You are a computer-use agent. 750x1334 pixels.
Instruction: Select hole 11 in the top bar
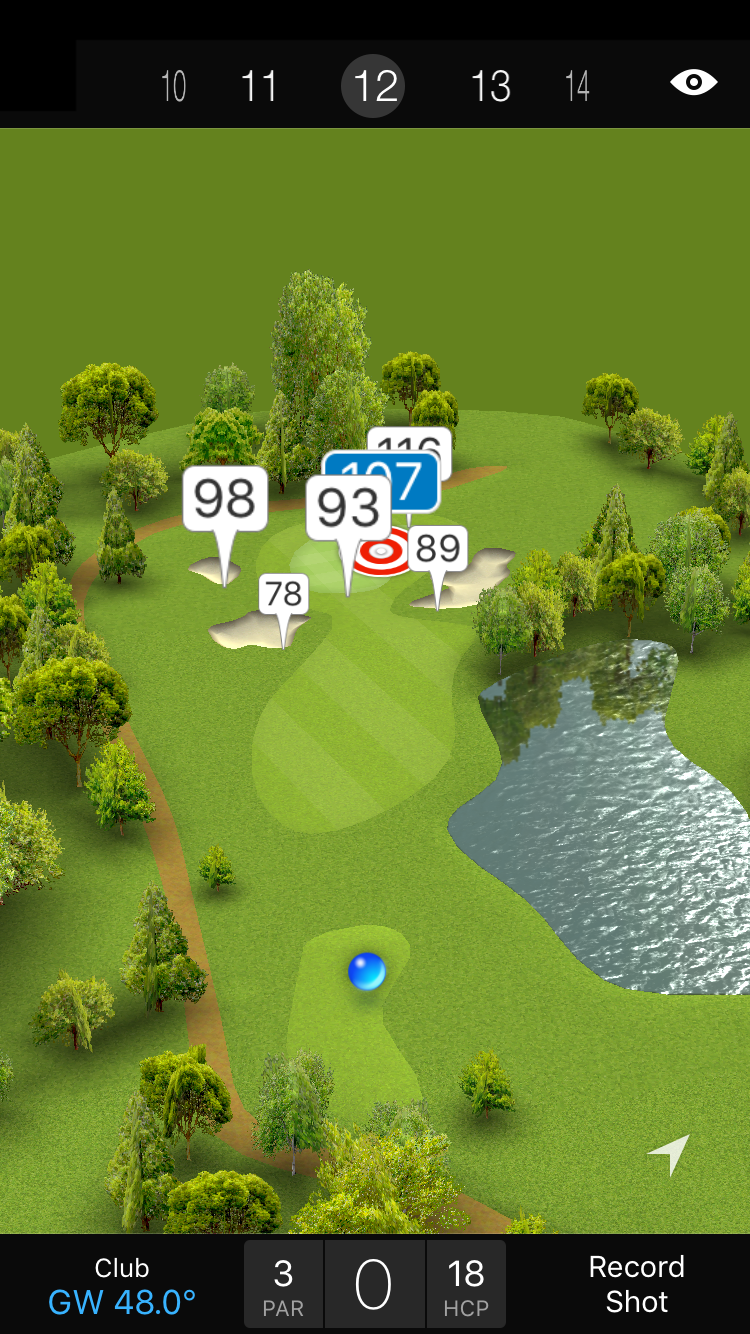pyautogui.click(x=259, y=86)
